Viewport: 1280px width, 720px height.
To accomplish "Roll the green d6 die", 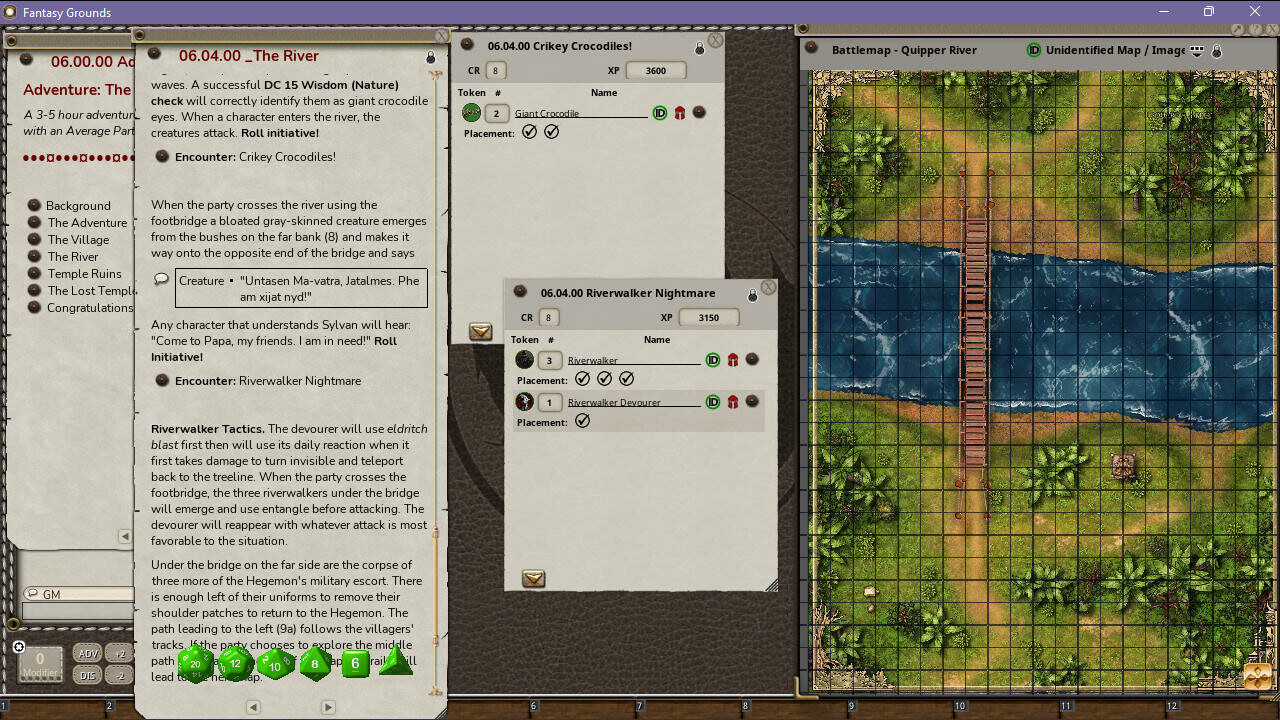I will [355, 662].
